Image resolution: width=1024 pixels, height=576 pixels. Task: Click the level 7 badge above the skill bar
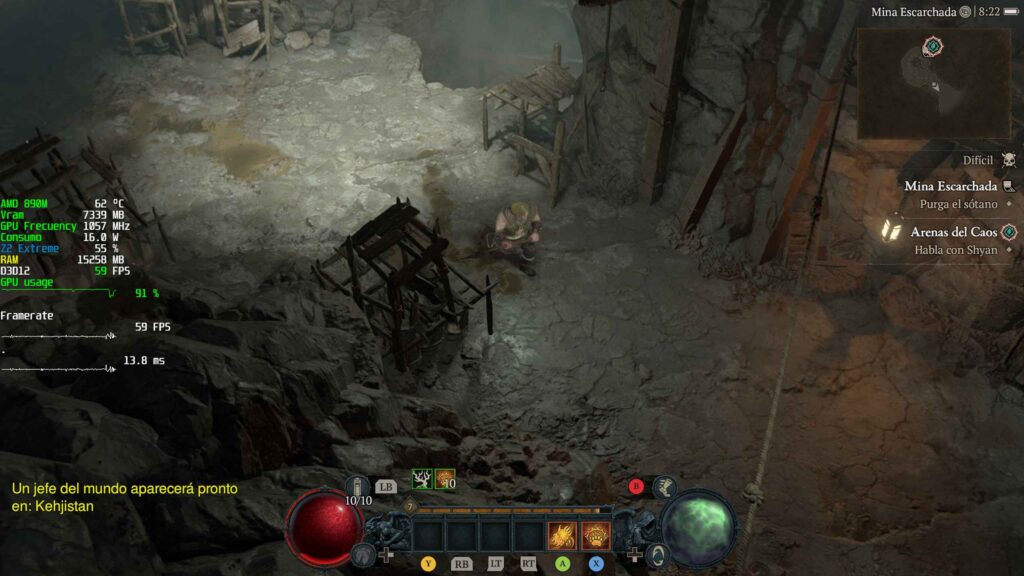[x=411, y=508]
